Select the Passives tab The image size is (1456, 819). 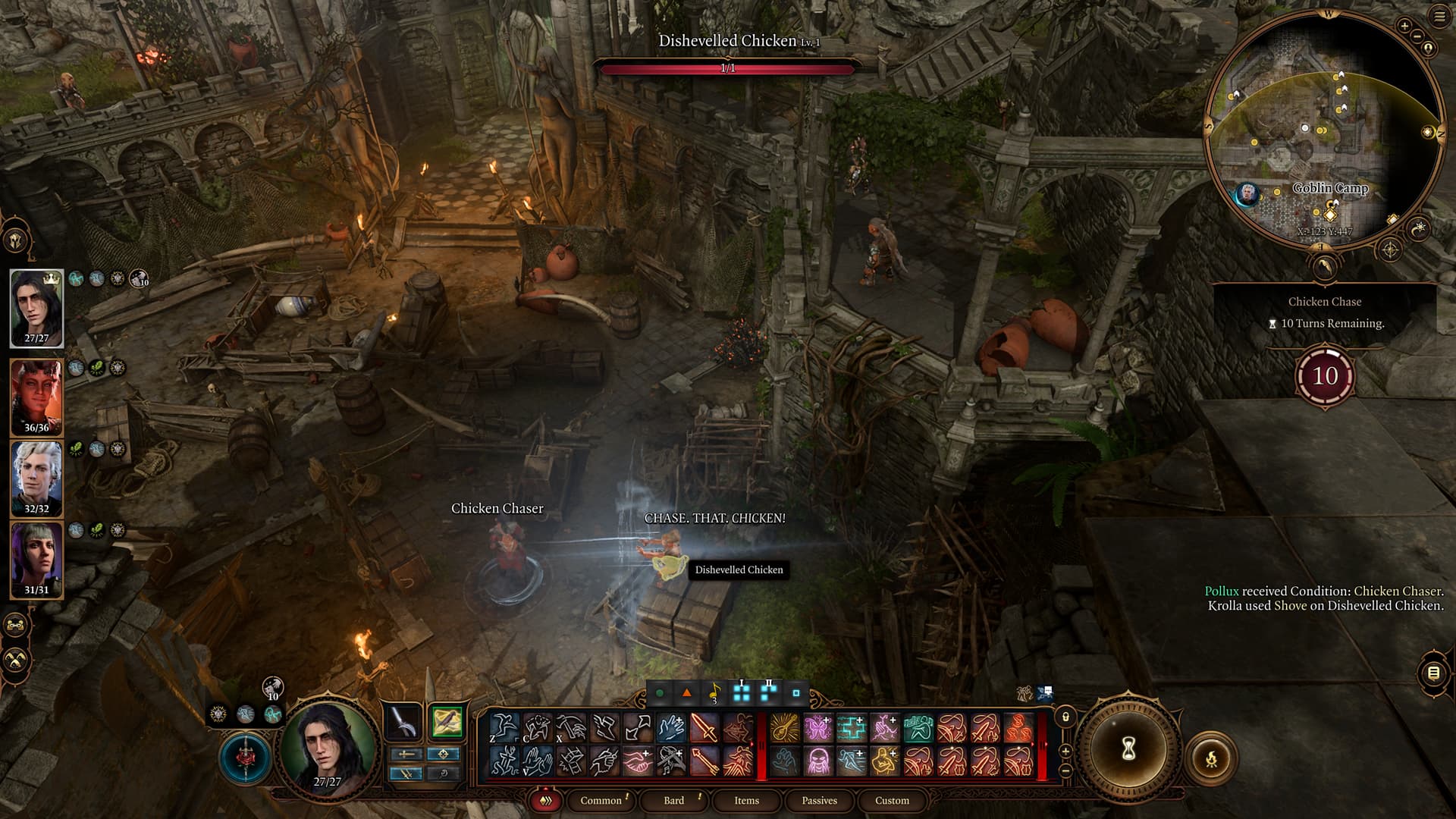tap(819, 800)
